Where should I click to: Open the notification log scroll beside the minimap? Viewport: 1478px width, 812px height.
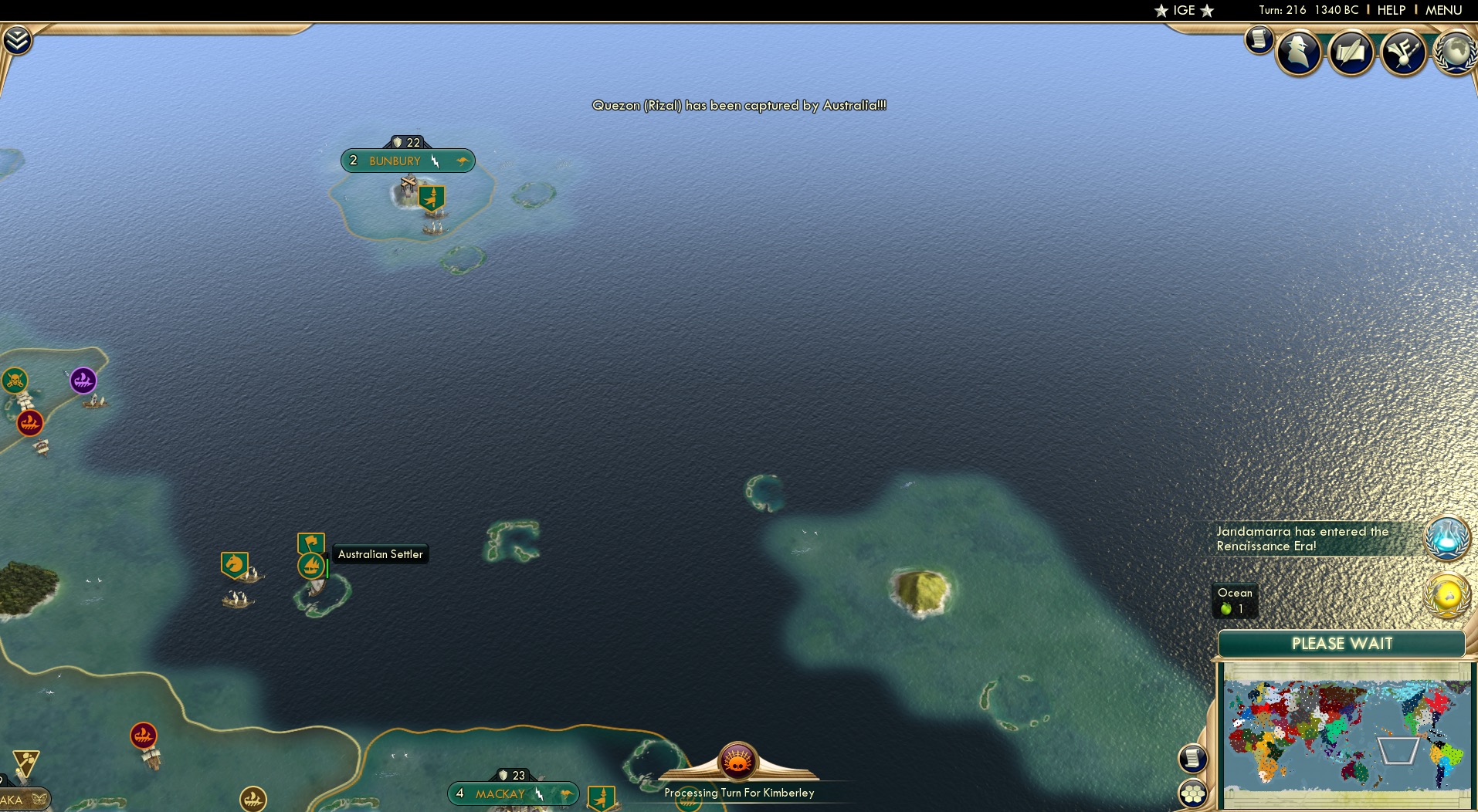[x=1193, y=759]
